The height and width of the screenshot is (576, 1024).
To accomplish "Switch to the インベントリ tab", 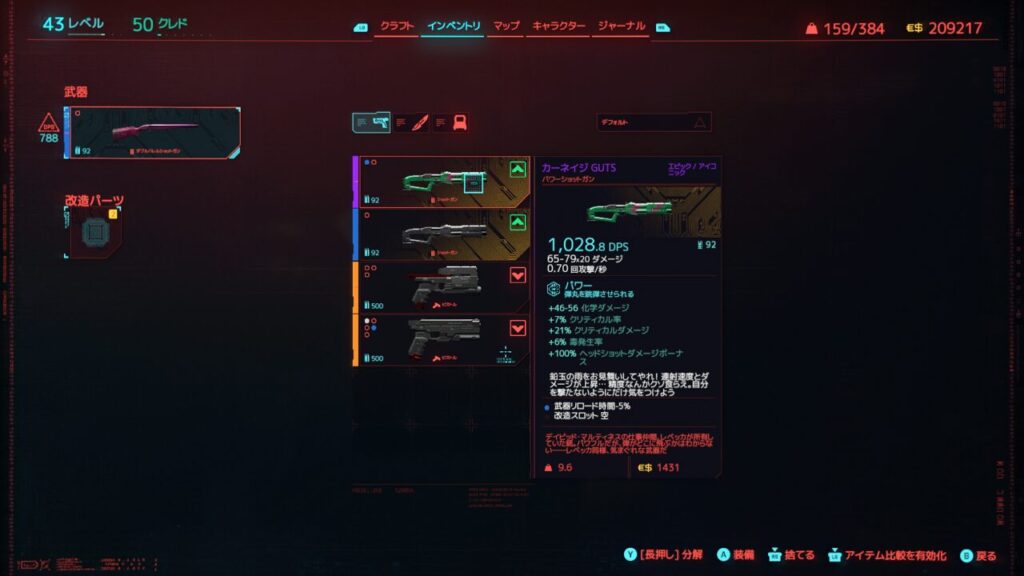I will click(453, 26).
